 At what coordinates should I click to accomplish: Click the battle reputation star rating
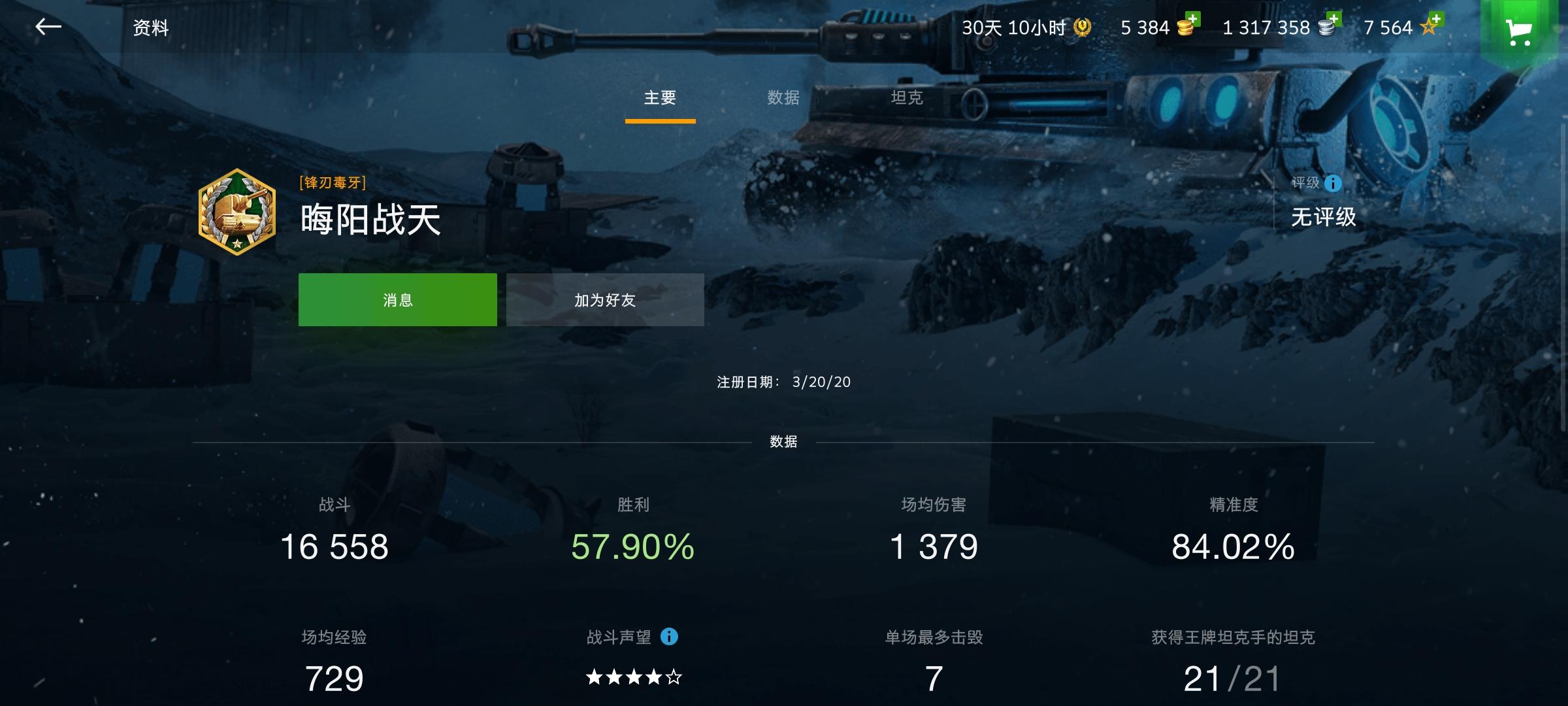click(631, 678)
